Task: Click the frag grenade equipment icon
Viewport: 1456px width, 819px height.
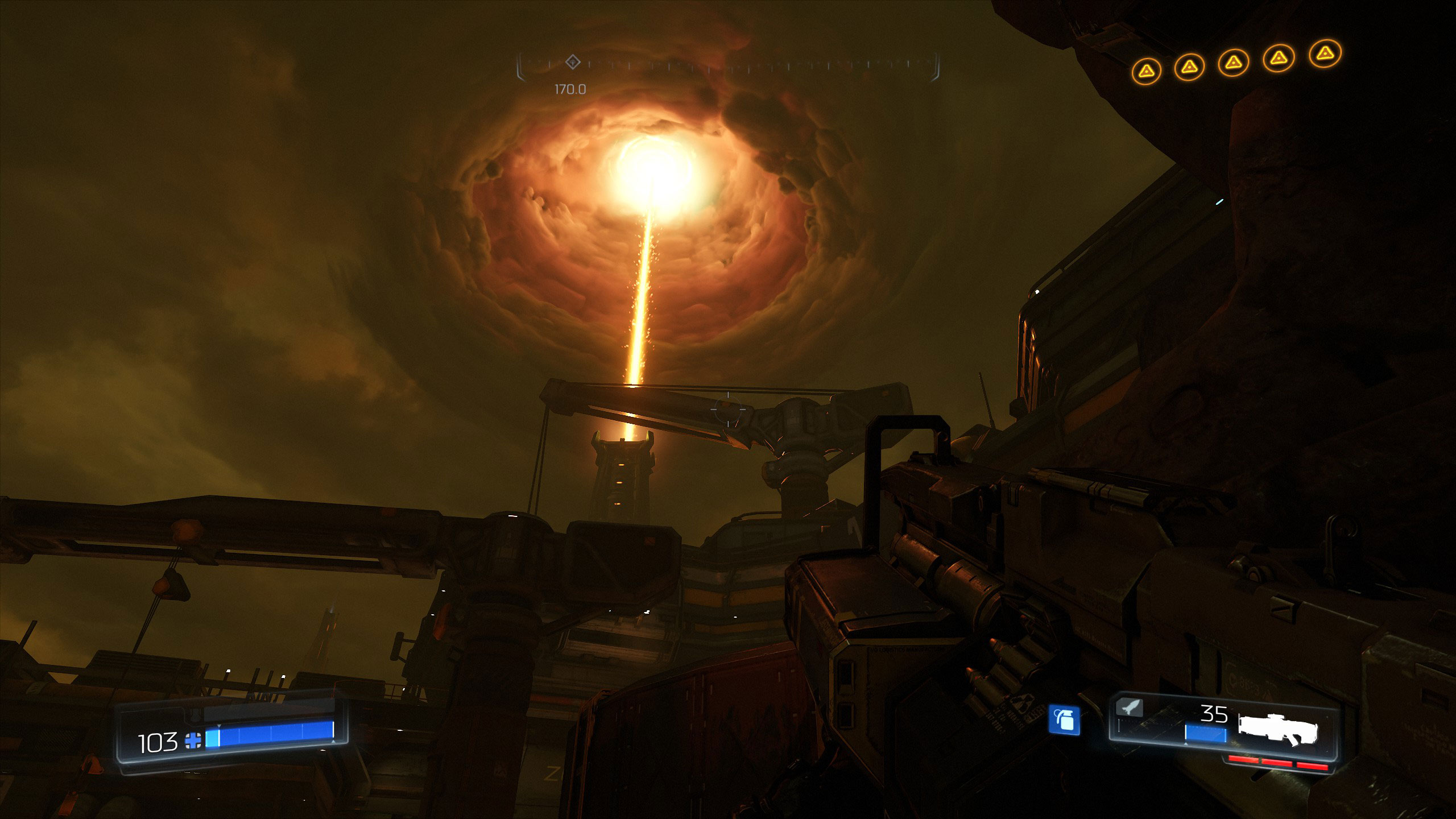Action: point(1064,721)
